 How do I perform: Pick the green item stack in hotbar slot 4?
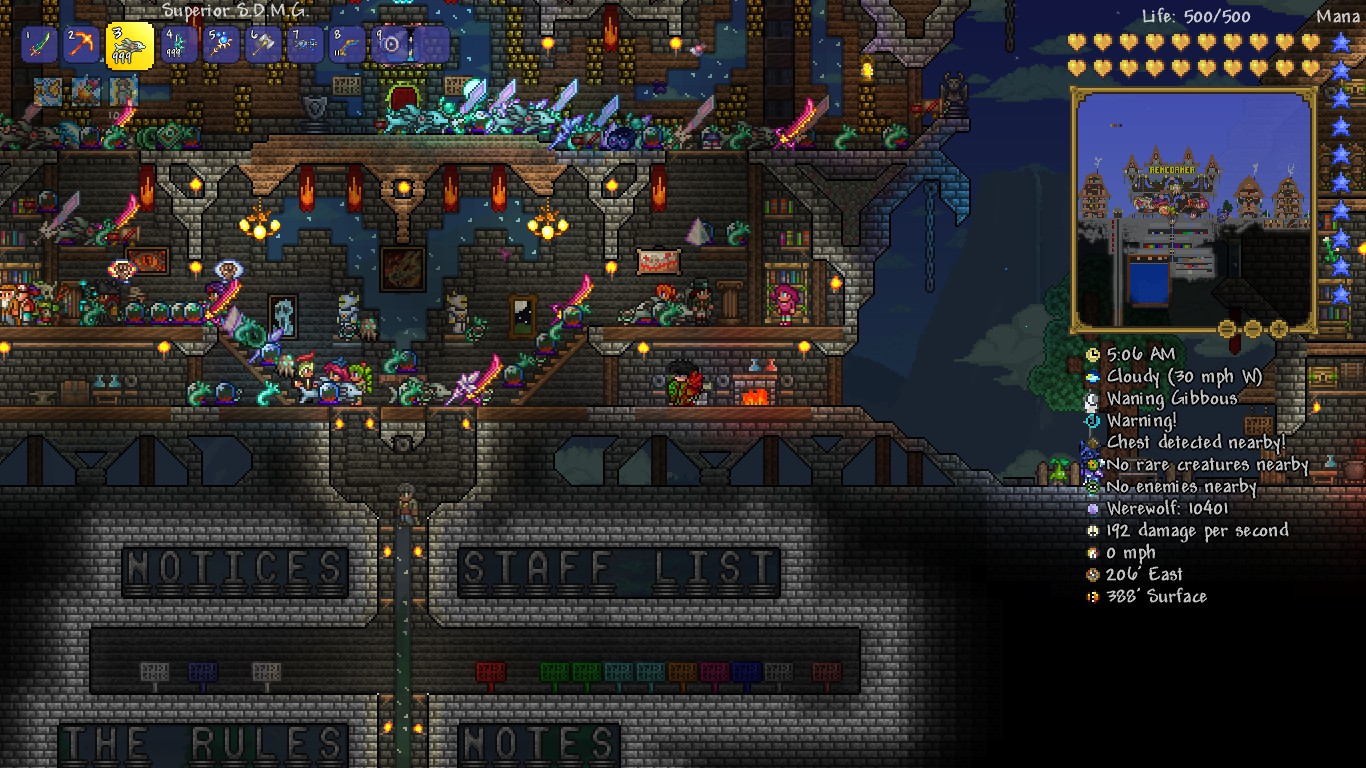(180, 45)
